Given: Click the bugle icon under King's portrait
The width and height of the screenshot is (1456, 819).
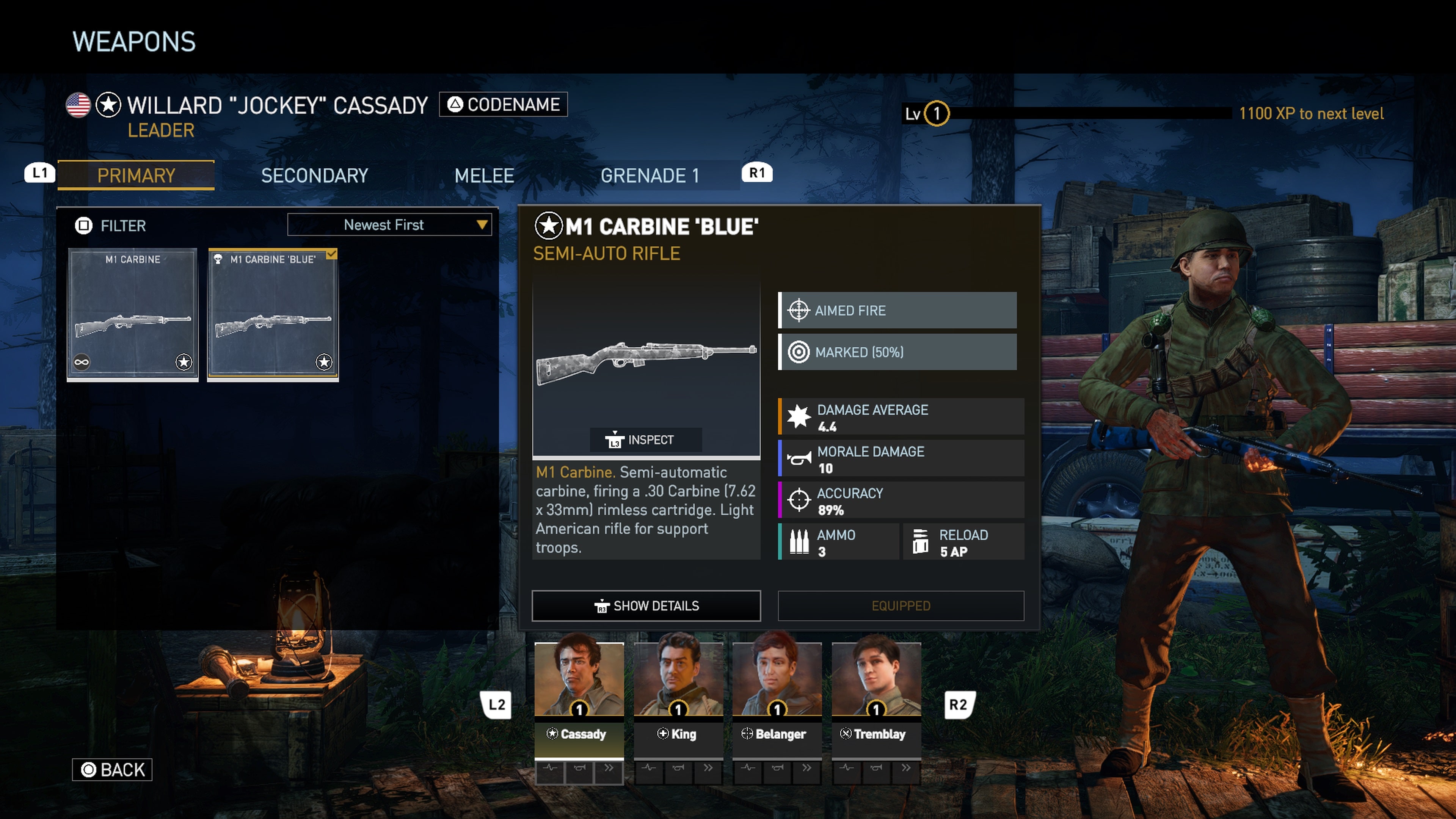Looking at the screenshot, I should tap(678, 769).
